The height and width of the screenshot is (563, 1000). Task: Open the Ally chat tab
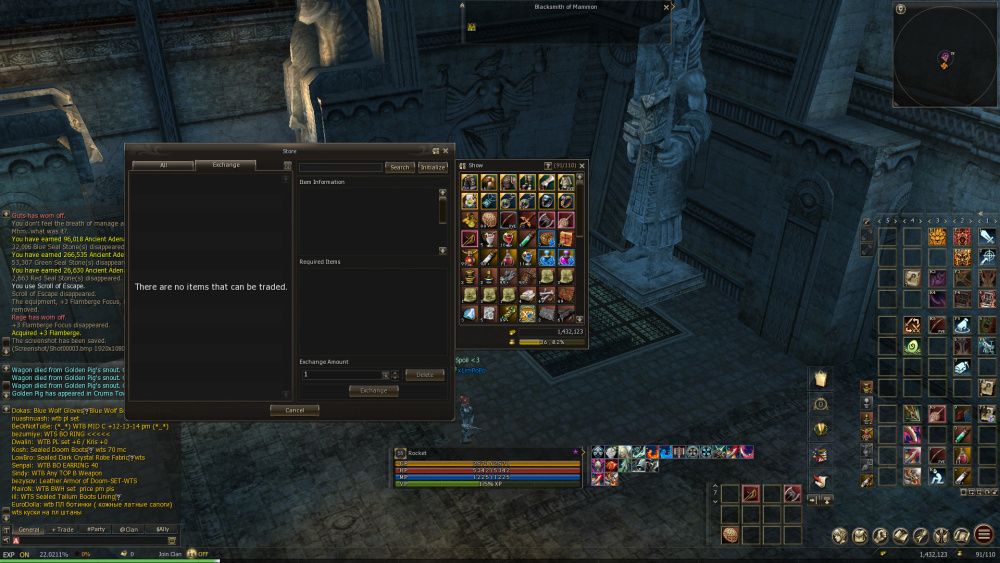coord(160,529)
